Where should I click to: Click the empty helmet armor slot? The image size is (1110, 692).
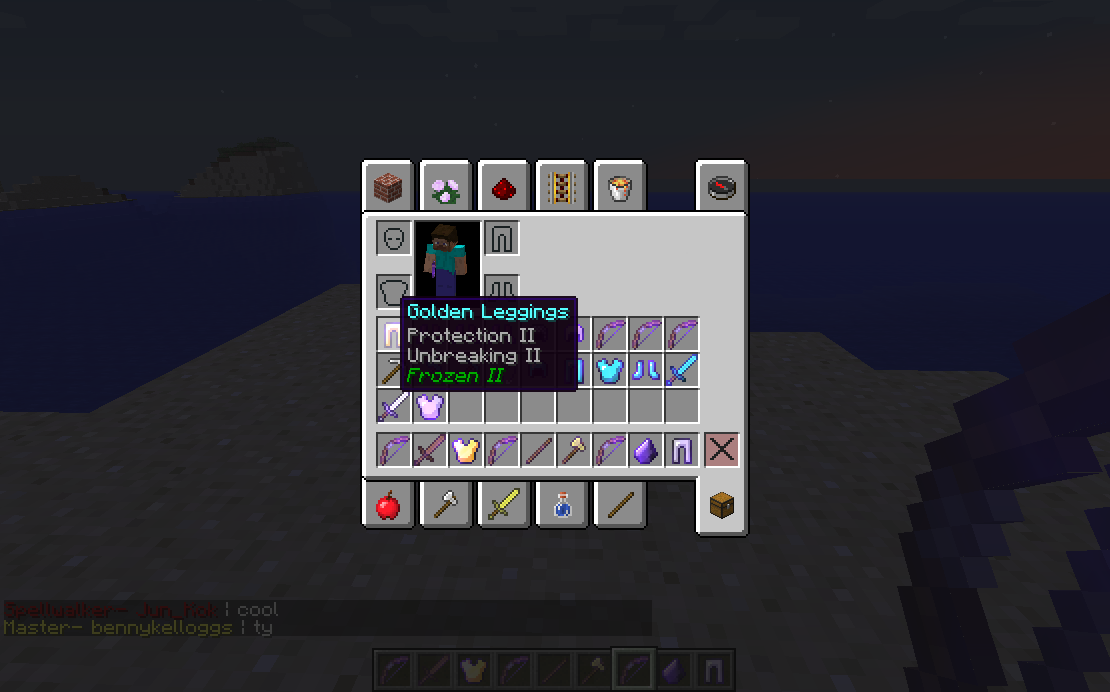394,238
